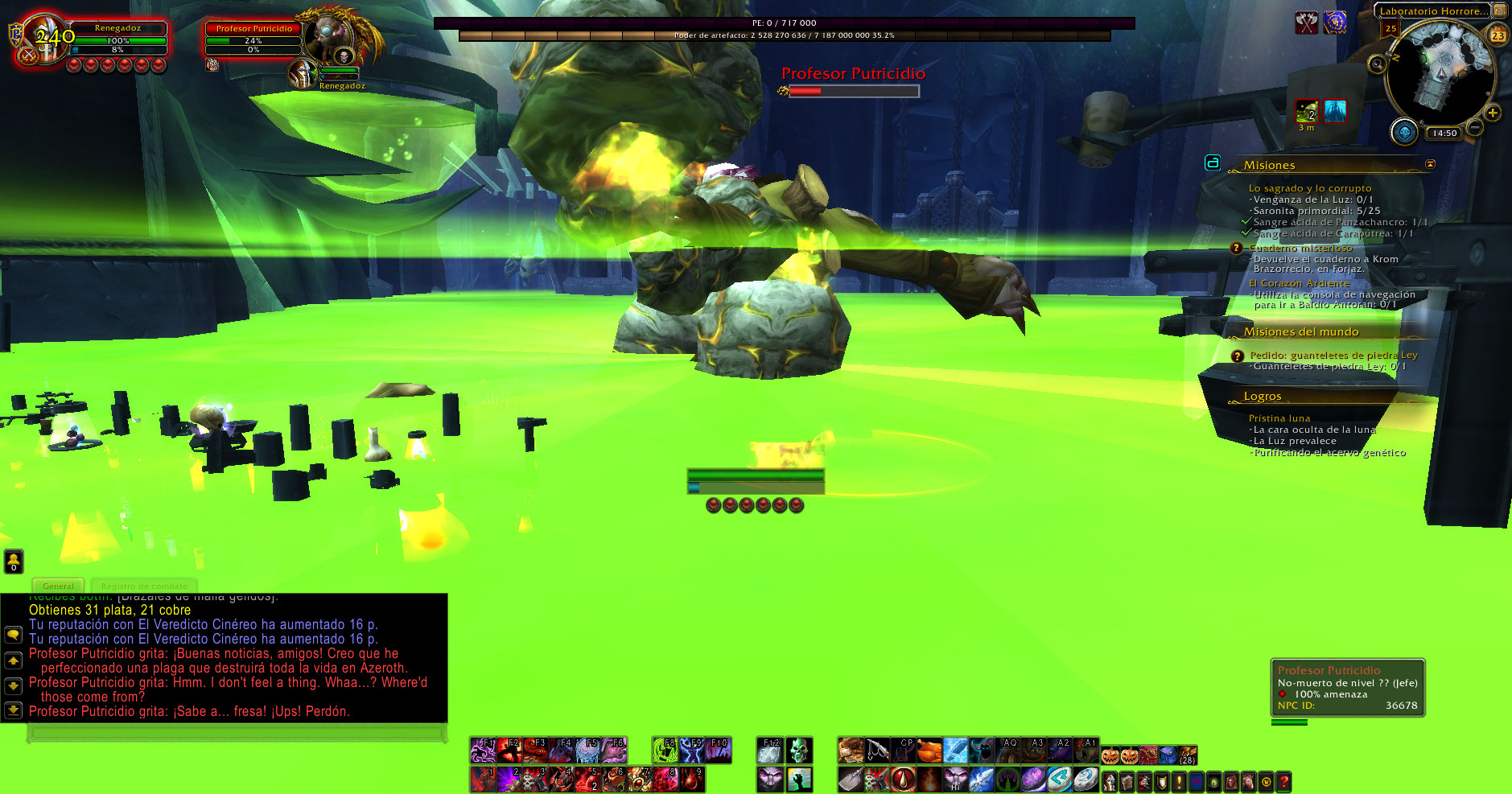This screenshot has width=1512, height=794.
Task: Click the chat input box
Action: 236,733
